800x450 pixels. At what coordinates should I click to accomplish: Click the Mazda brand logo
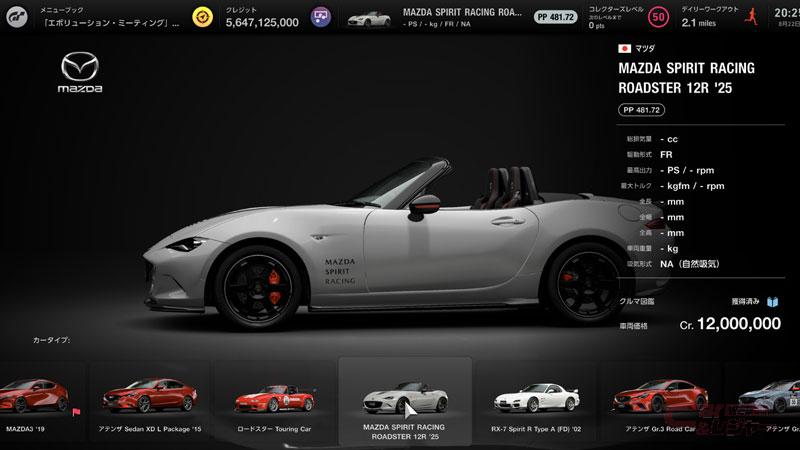click(82, 75)
